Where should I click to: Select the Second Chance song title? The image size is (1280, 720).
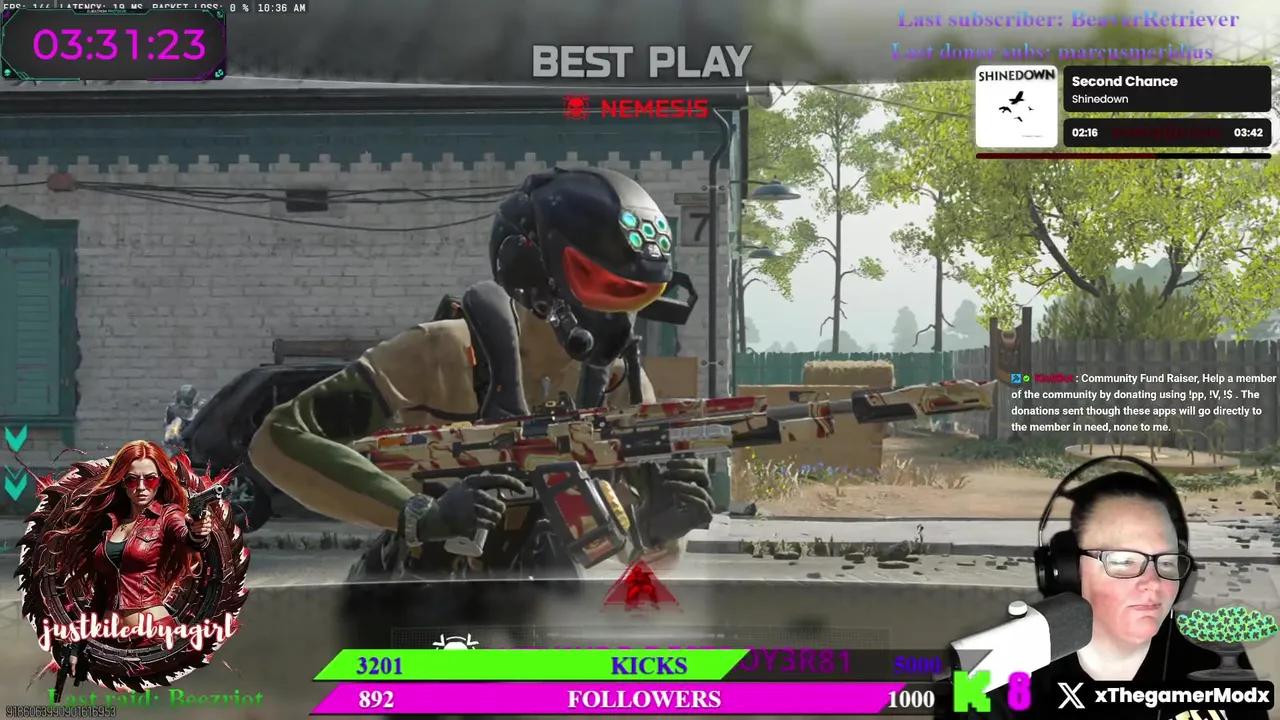(1124, 81)
